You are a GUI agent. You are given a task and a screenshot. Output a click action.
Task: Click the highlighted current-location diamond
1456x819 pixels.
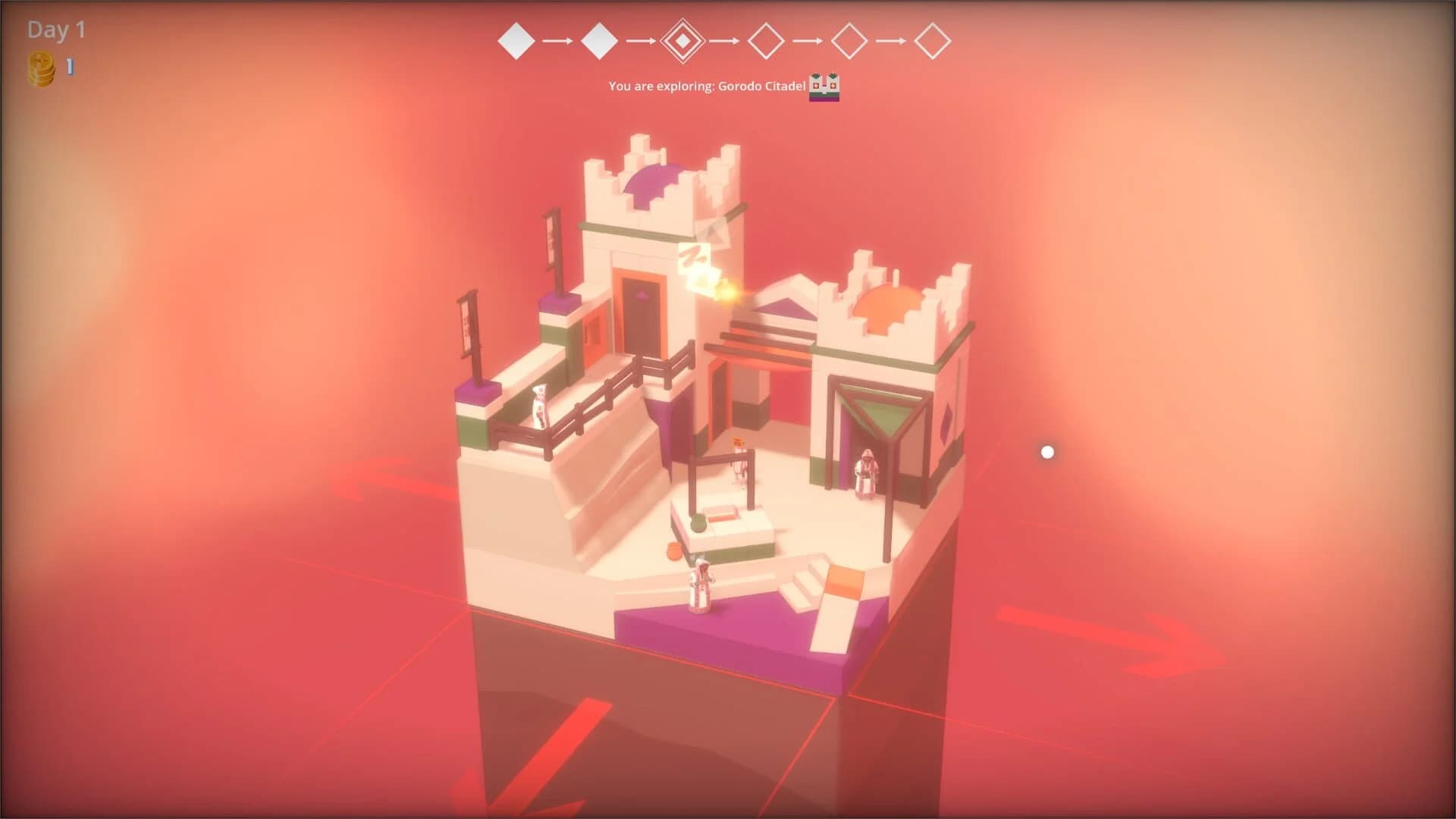pos(682,42)
